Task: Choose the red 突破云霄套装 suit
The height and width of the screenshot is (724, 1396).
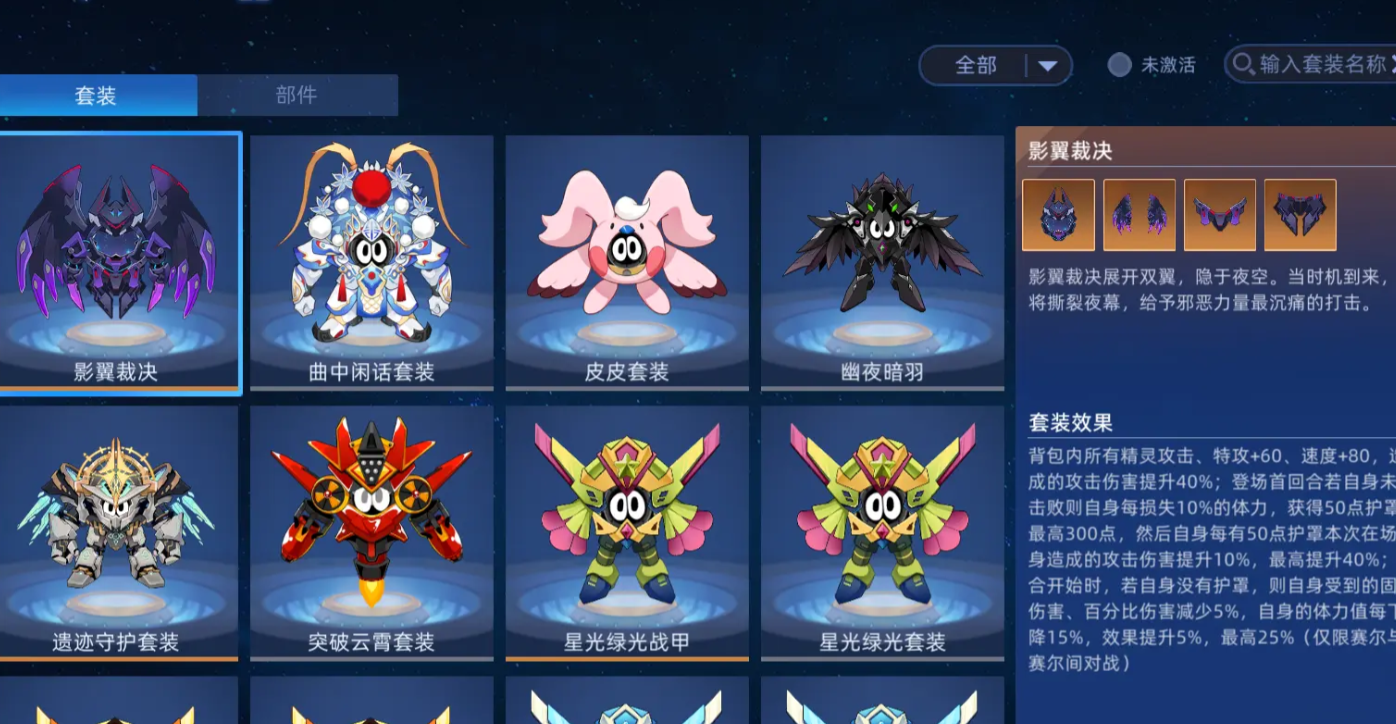Action: click(372, 532)
